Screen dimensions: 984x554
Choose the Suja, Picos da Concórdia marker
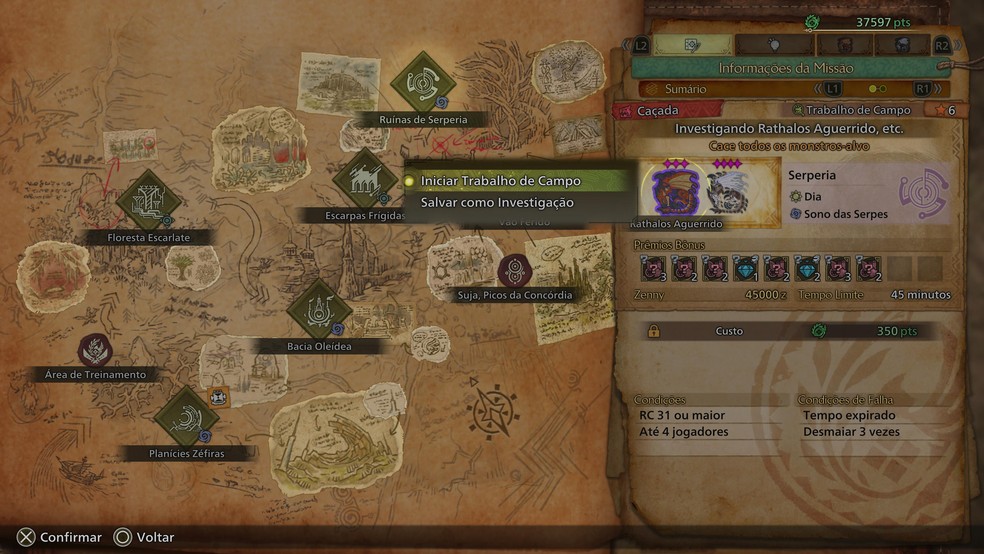click(515, 271)
